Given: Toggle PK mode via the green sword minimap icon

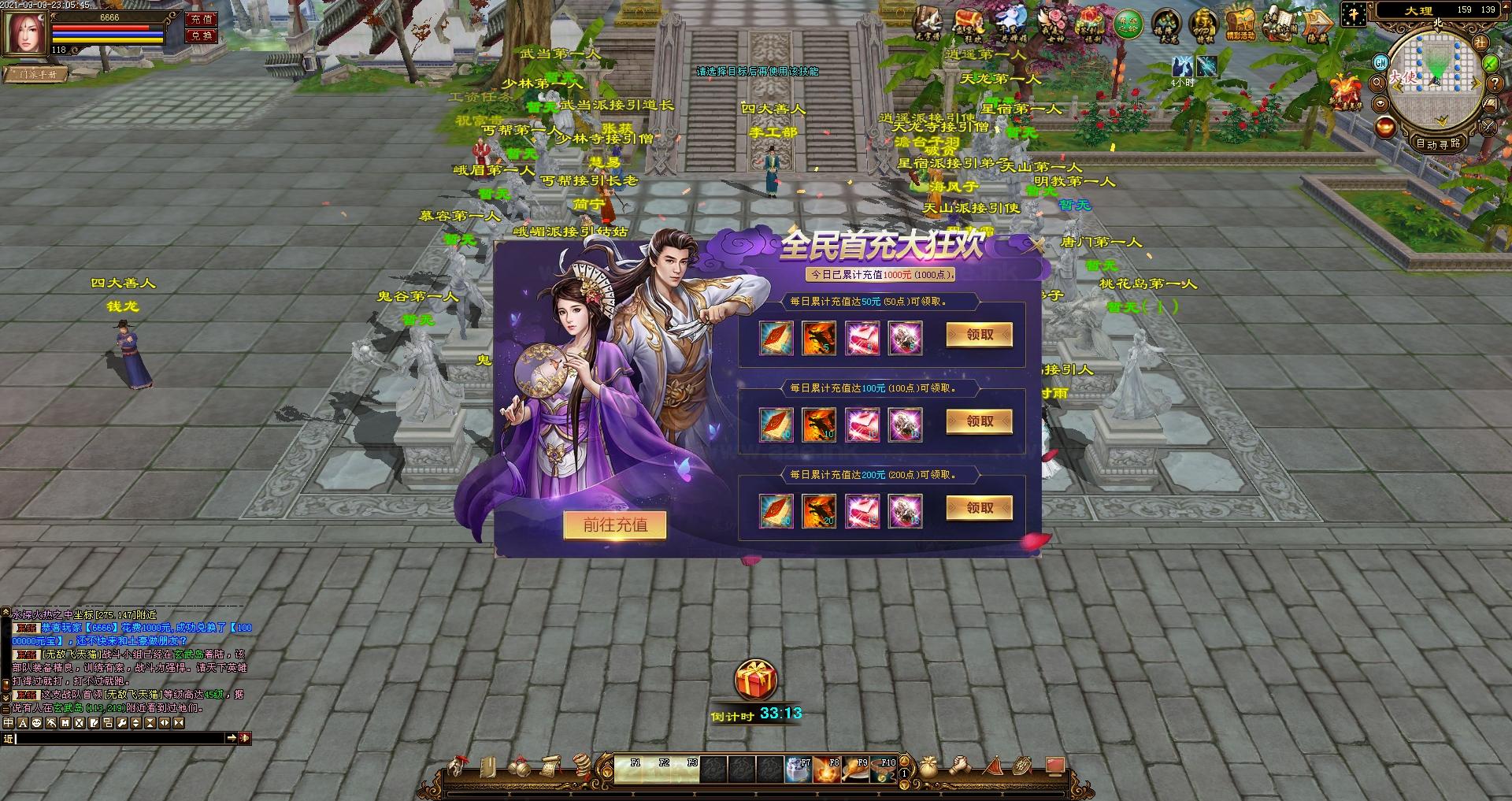Looking at the screenshot, I should click(1489, 63).
